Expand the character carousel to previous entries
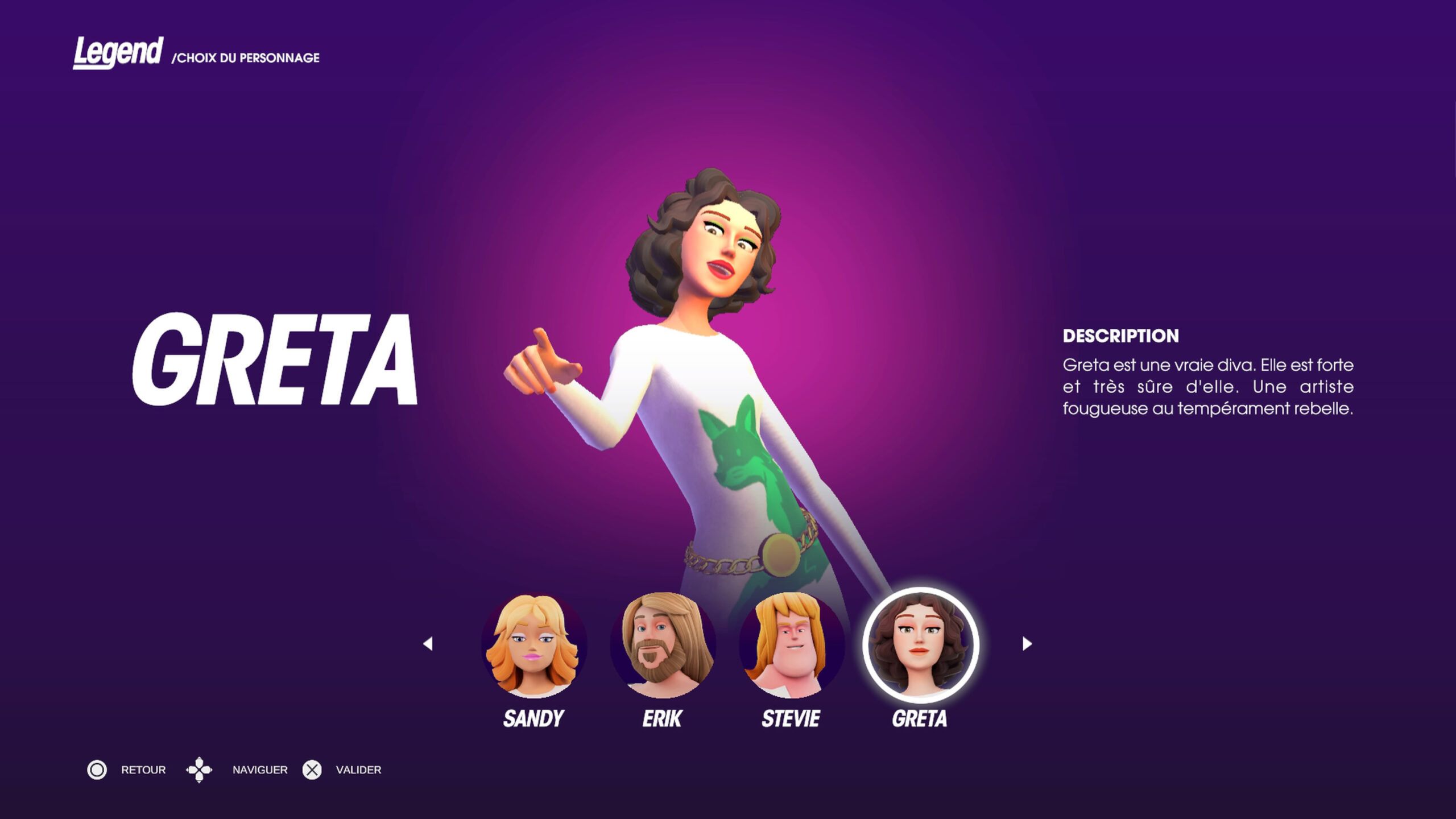Viewport: 1456px width, 819px height. click(428, 643)
